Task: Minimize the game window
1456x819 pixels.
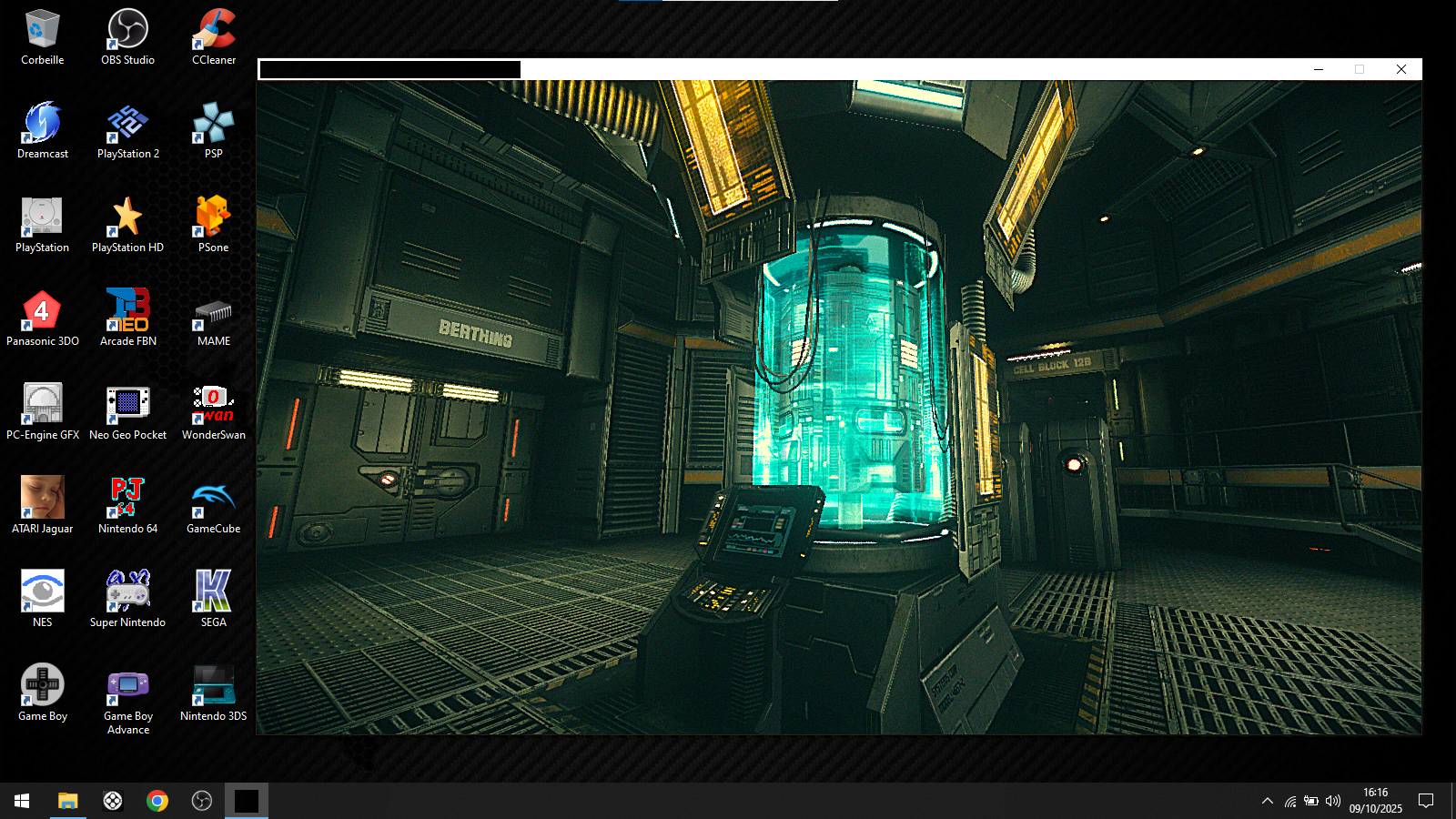Action: 1318,69
